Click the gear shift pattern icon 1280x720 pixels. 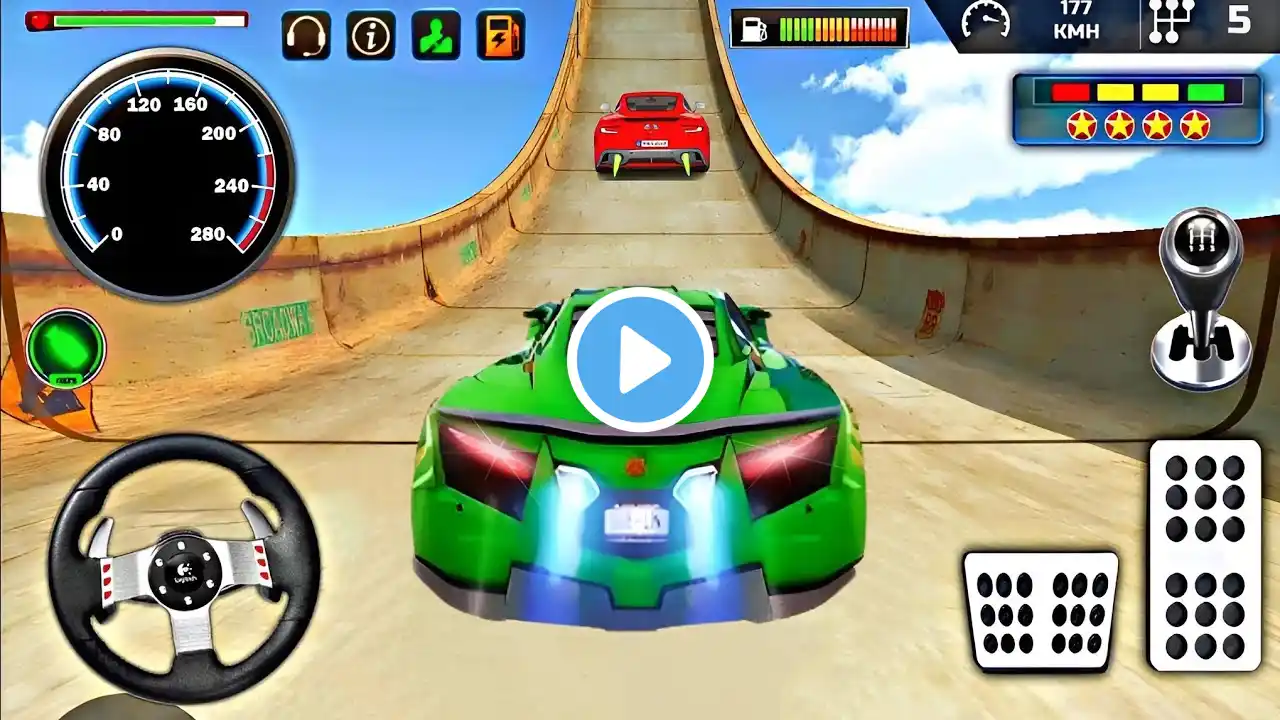tap(1172, 22)
